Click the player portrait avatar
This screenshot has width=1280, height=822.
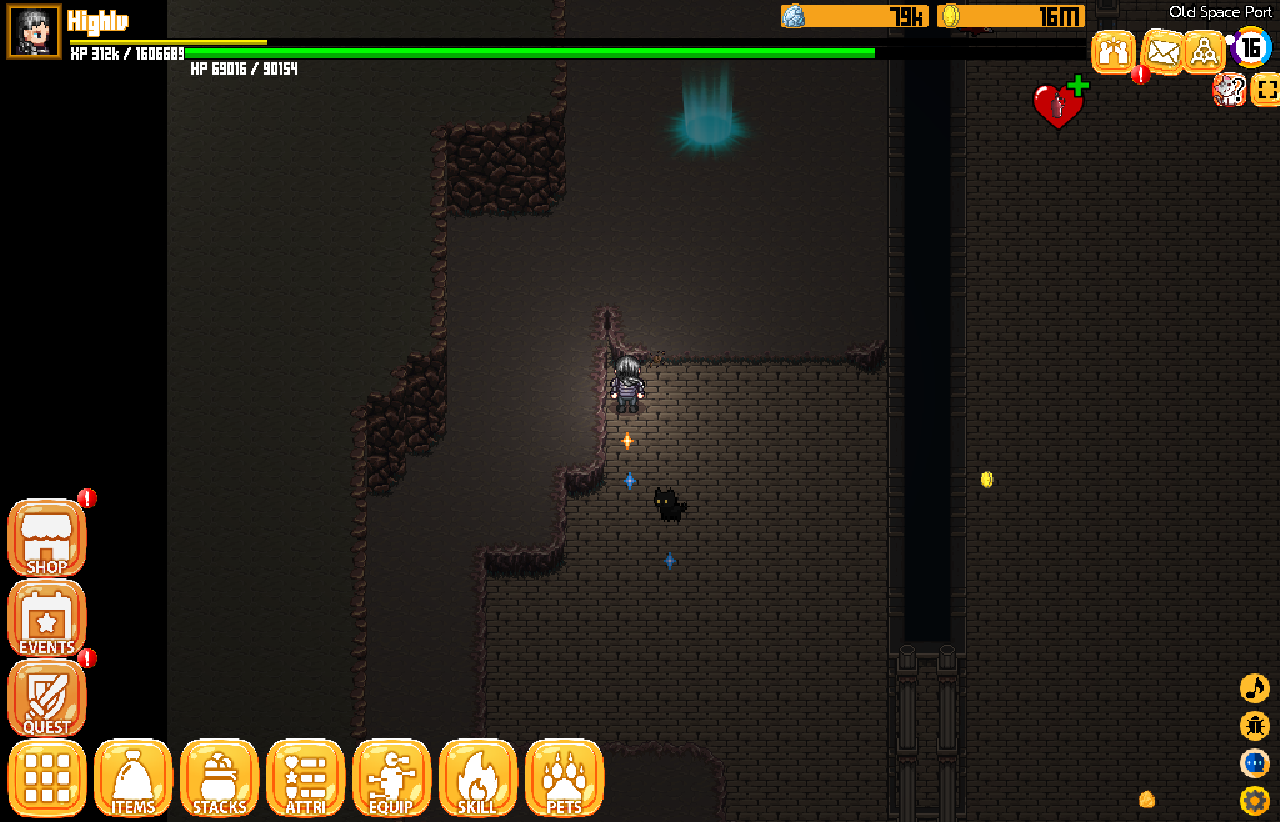pyautogui.click(x=34, y=32)
